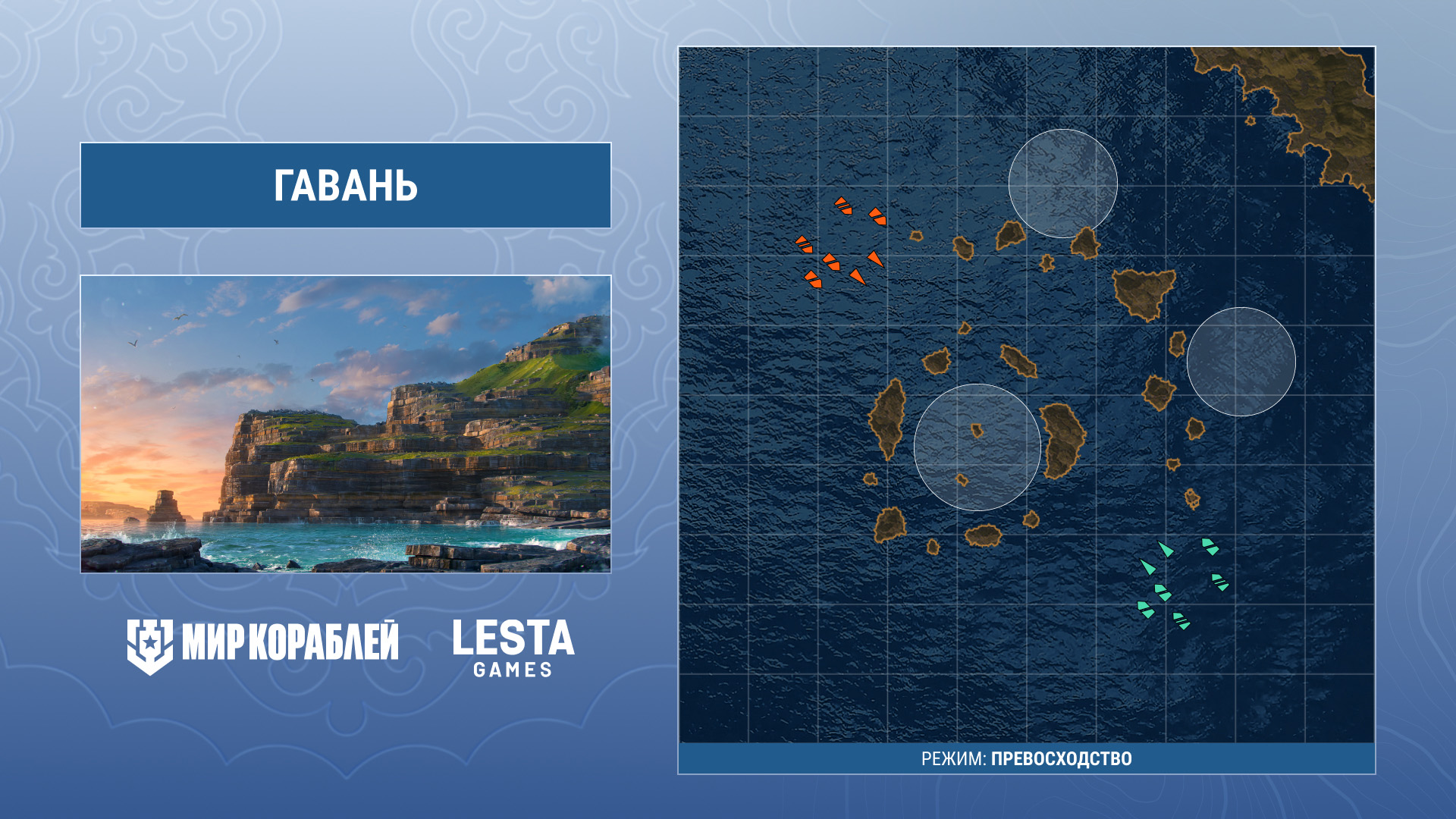Click the Мир Кораблей logo

click(x=262, y=645)
